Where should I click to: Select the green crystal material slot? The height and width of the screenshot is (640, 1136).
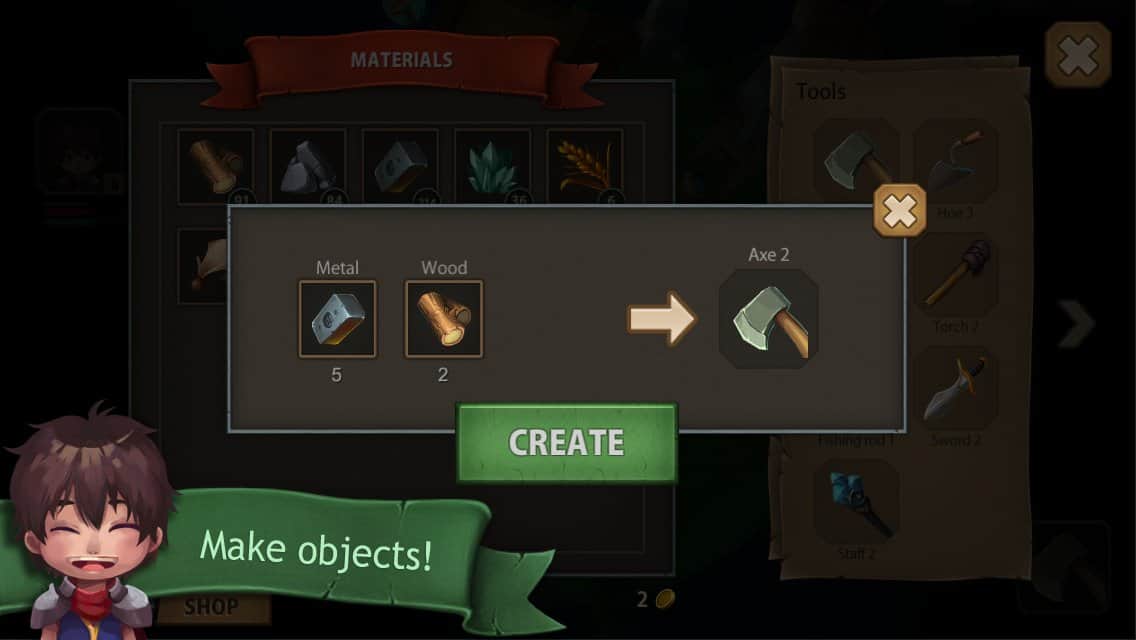492,165
